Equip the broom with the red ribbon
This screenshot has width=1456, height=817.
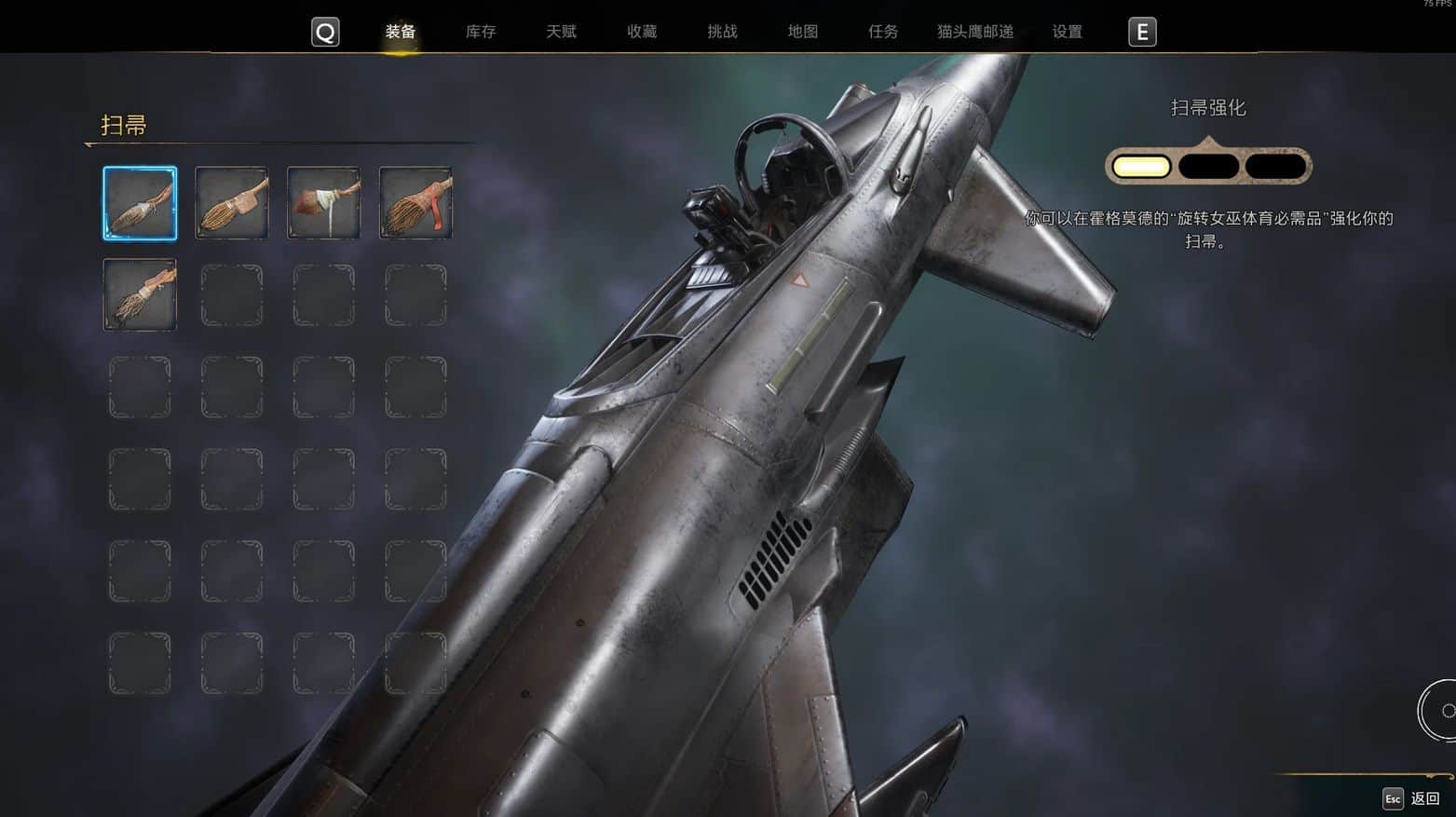pyautogui.click(x=415, y=203)
